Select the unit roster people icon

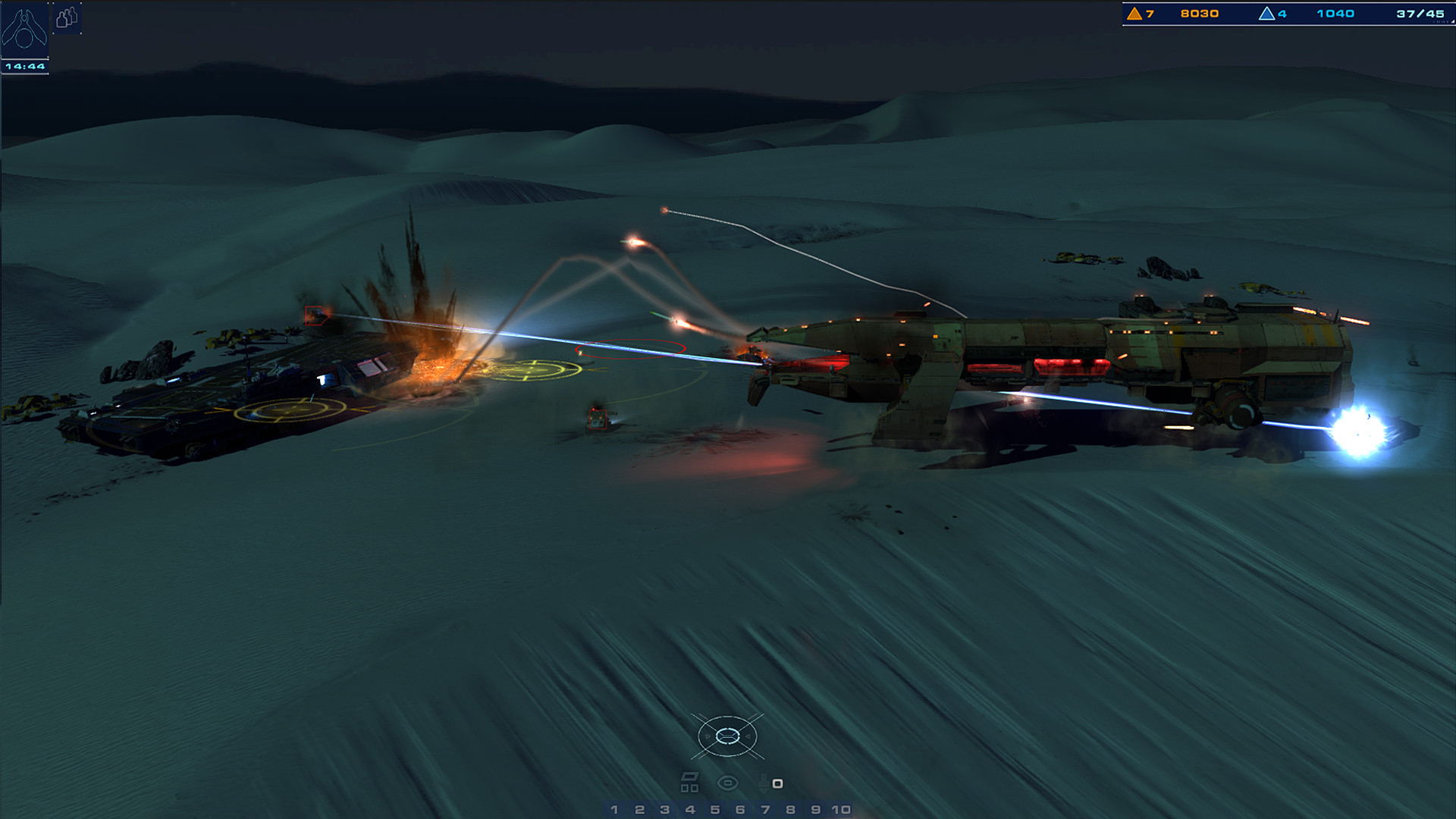pos(67,20)
